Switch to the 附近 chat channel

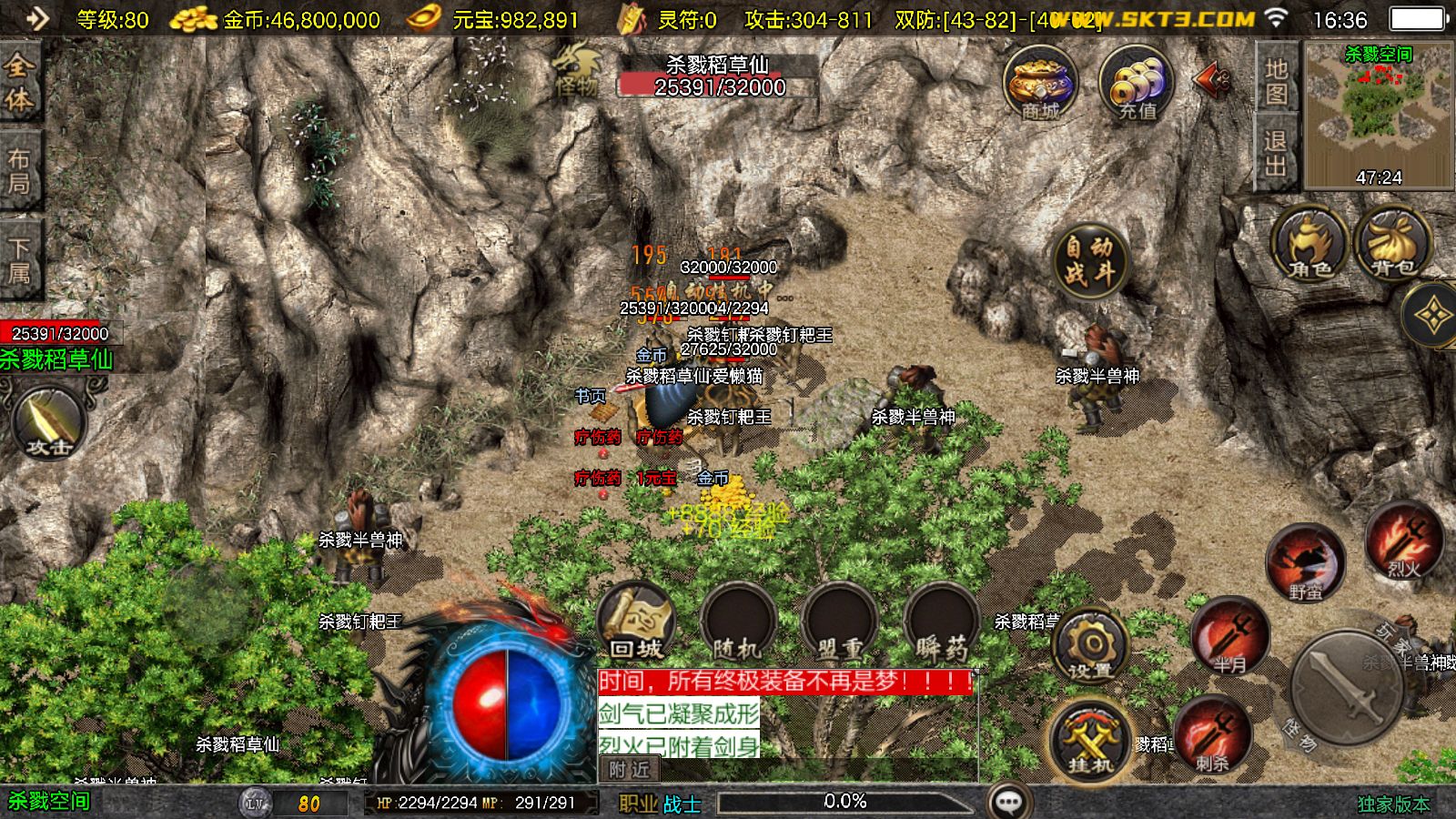(630, 770)
